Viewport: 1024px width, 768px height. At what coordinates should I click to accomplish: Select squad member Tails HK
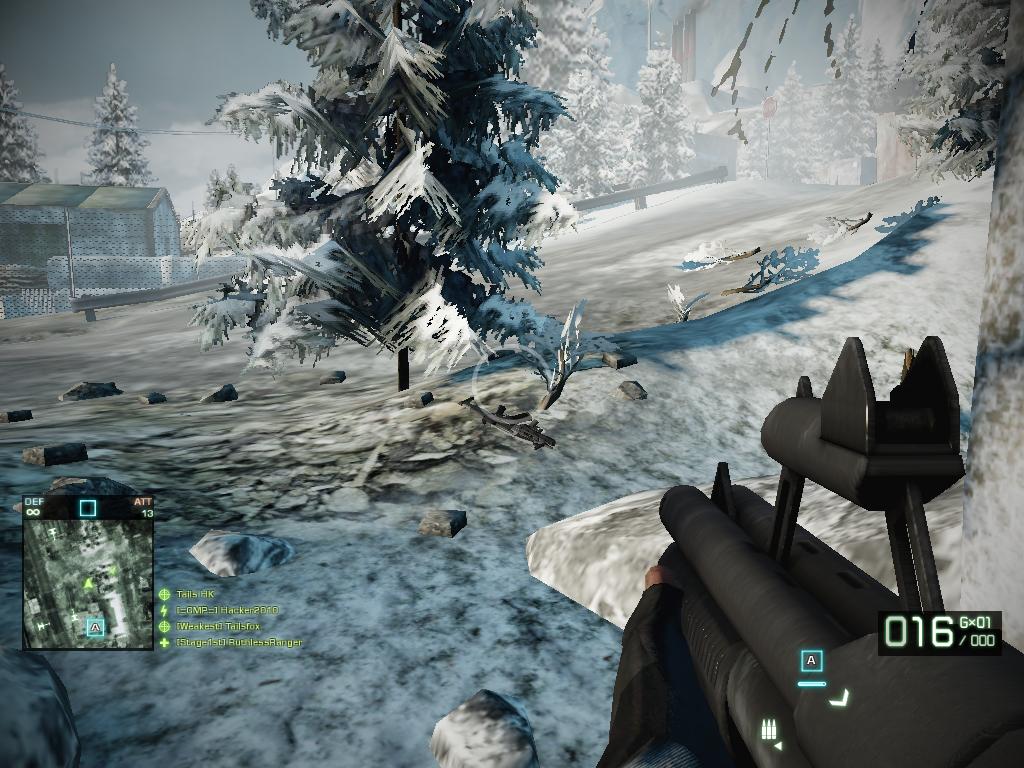[196, 594]
